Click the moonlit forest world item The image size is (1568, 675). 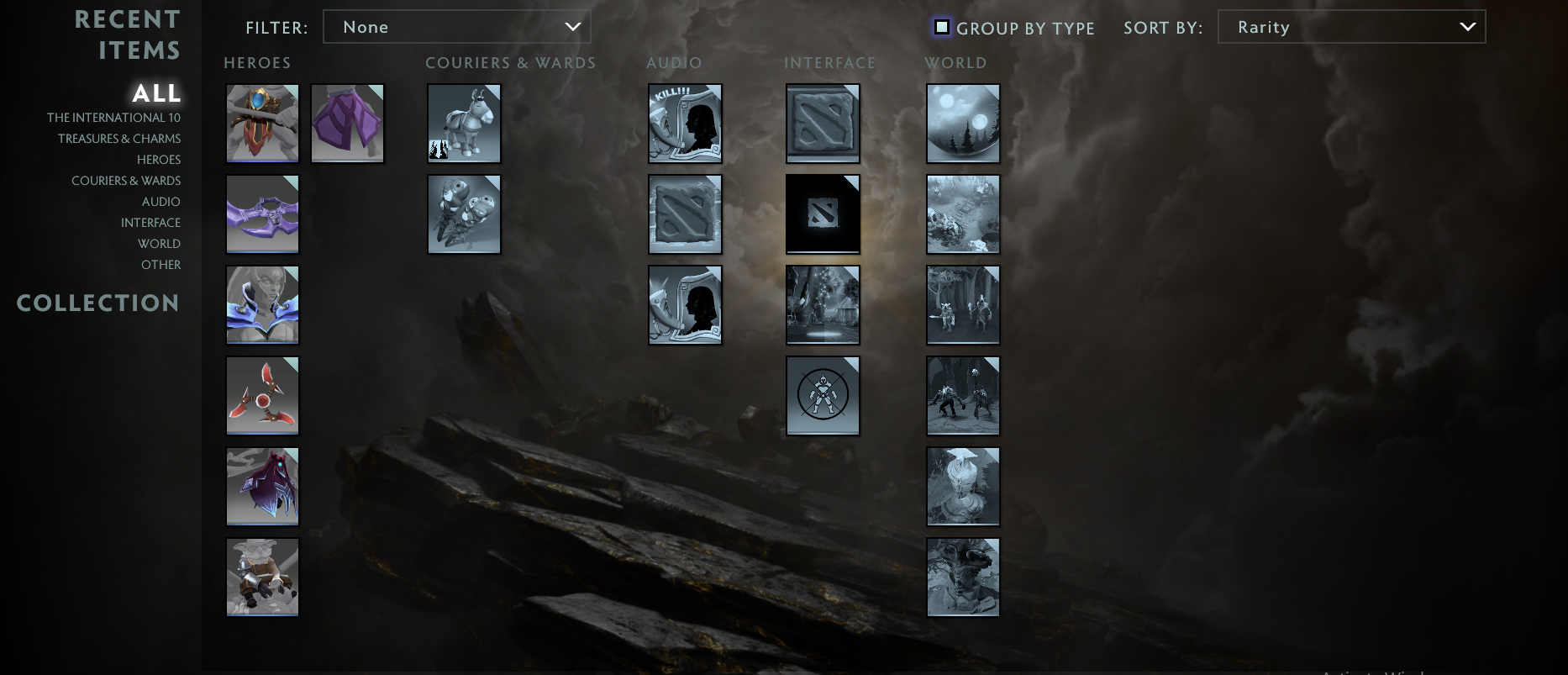coord(962,123)
